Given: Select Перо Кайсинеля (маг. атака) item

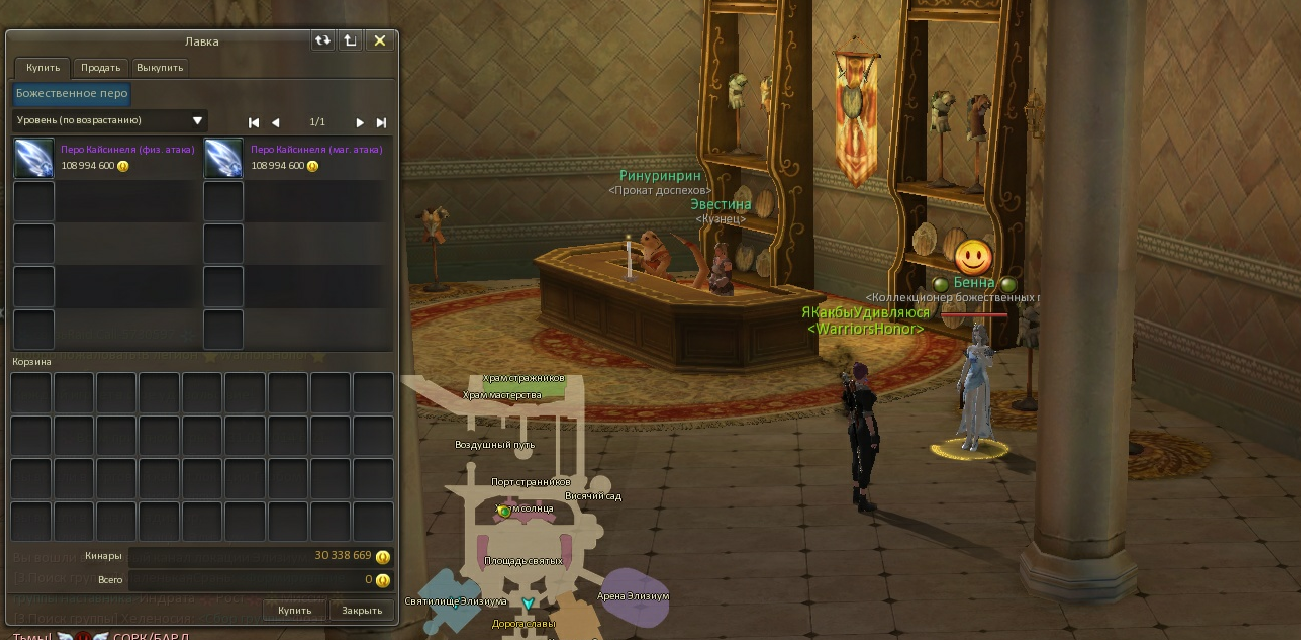Looking at the screenshot, I should pyautogui.click(x=224, y=159).
